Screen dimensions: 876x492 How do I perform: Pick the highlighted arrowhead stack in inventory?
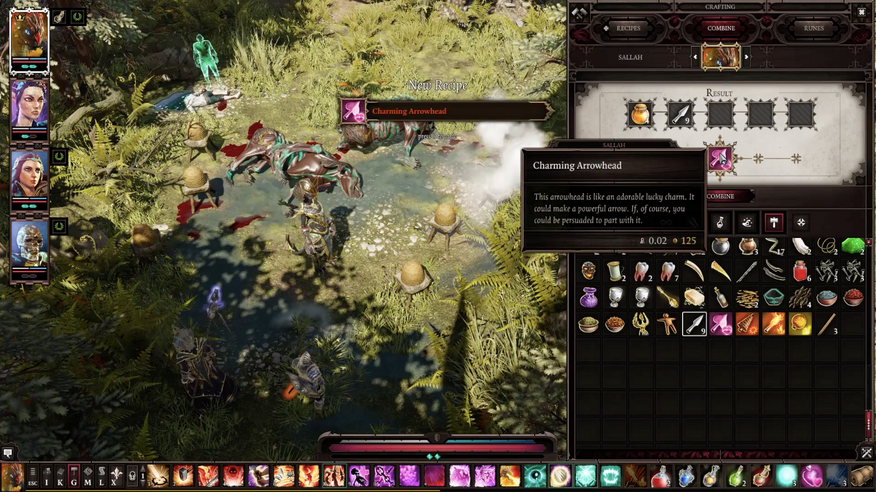(694, 324)
